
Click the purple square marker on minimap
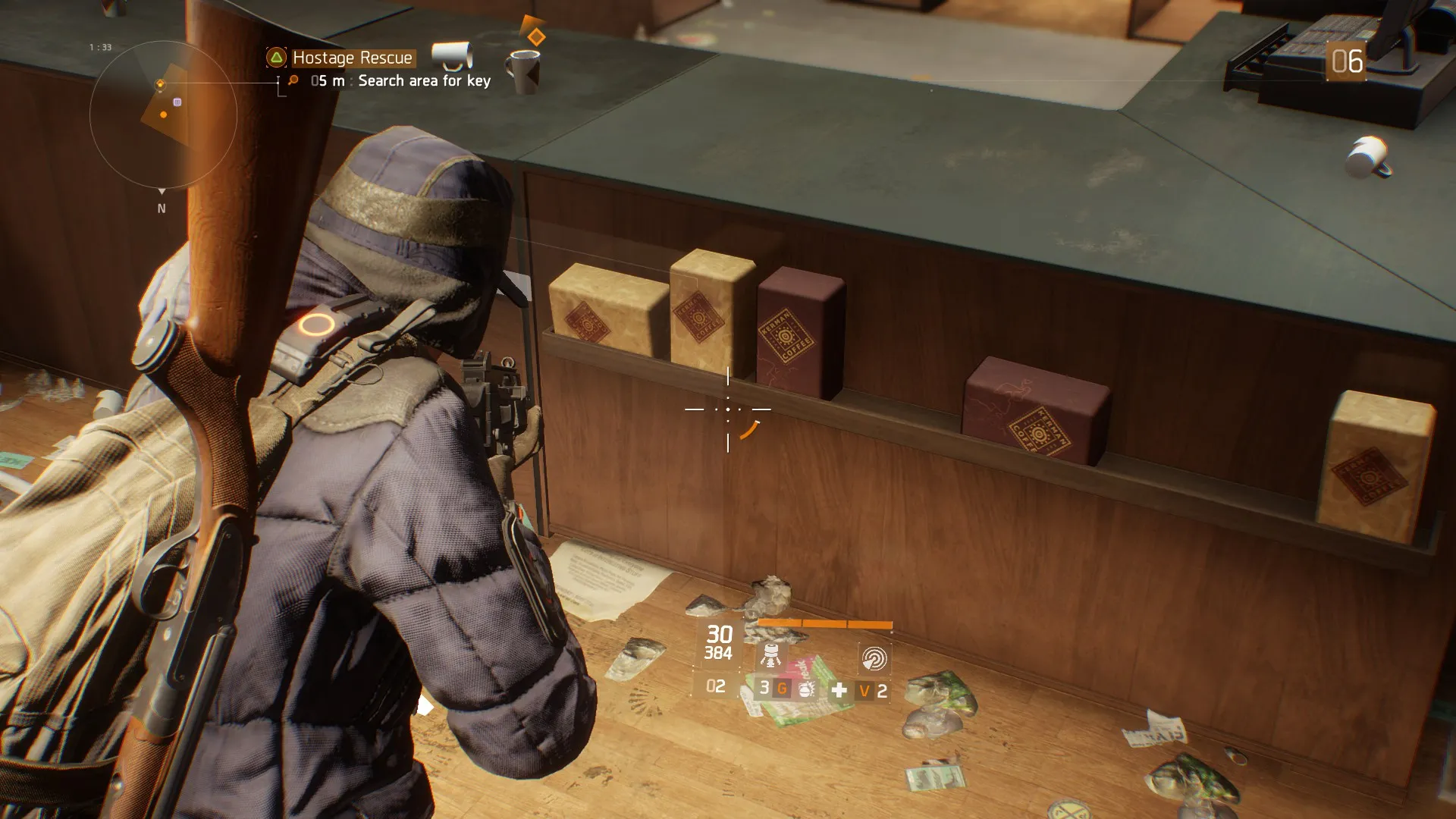[177, 102]
